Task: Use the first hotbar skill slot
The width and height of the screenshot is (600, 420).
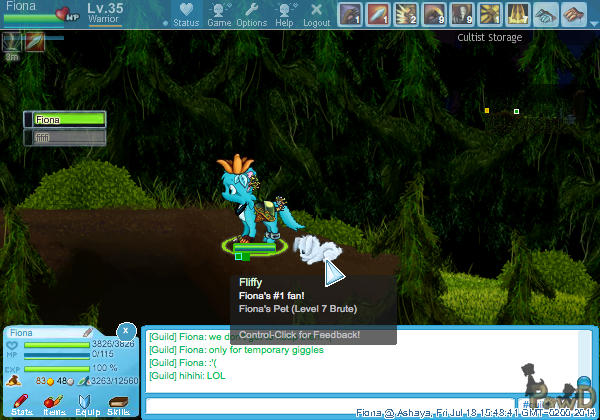Action: (x=350, y=14)
